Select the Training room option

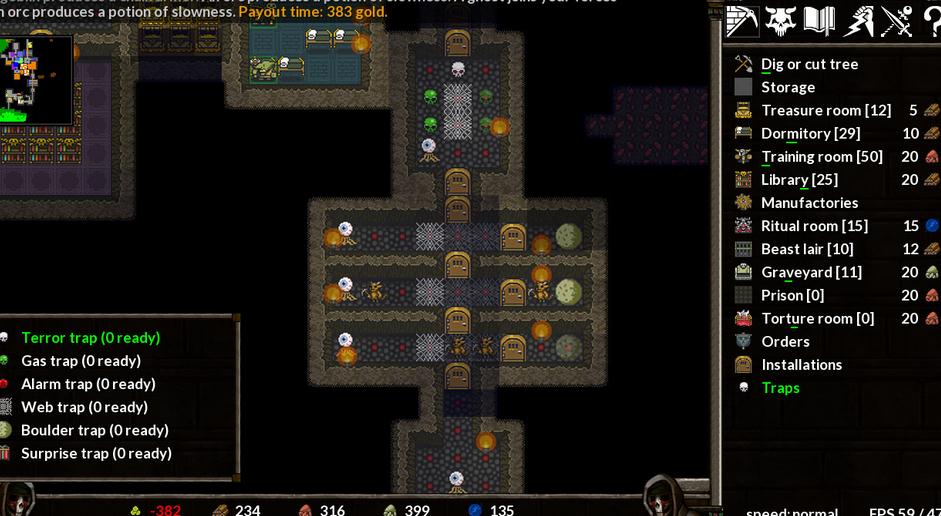tap(821, 156)
